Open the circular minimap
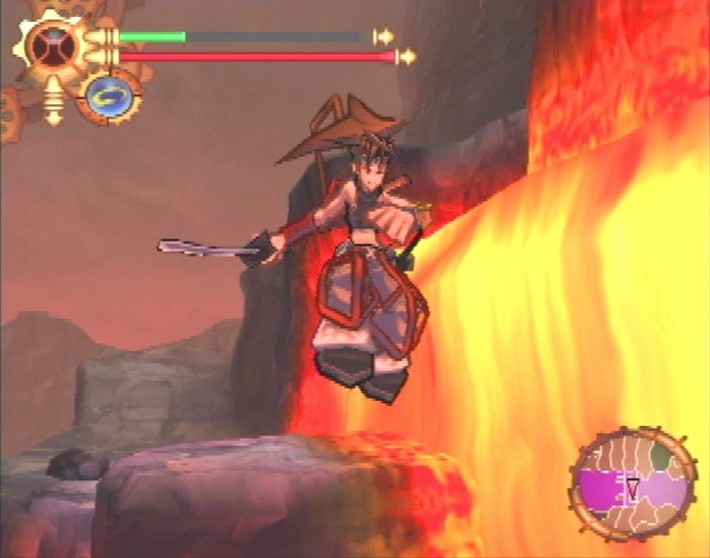 point(631,486)
